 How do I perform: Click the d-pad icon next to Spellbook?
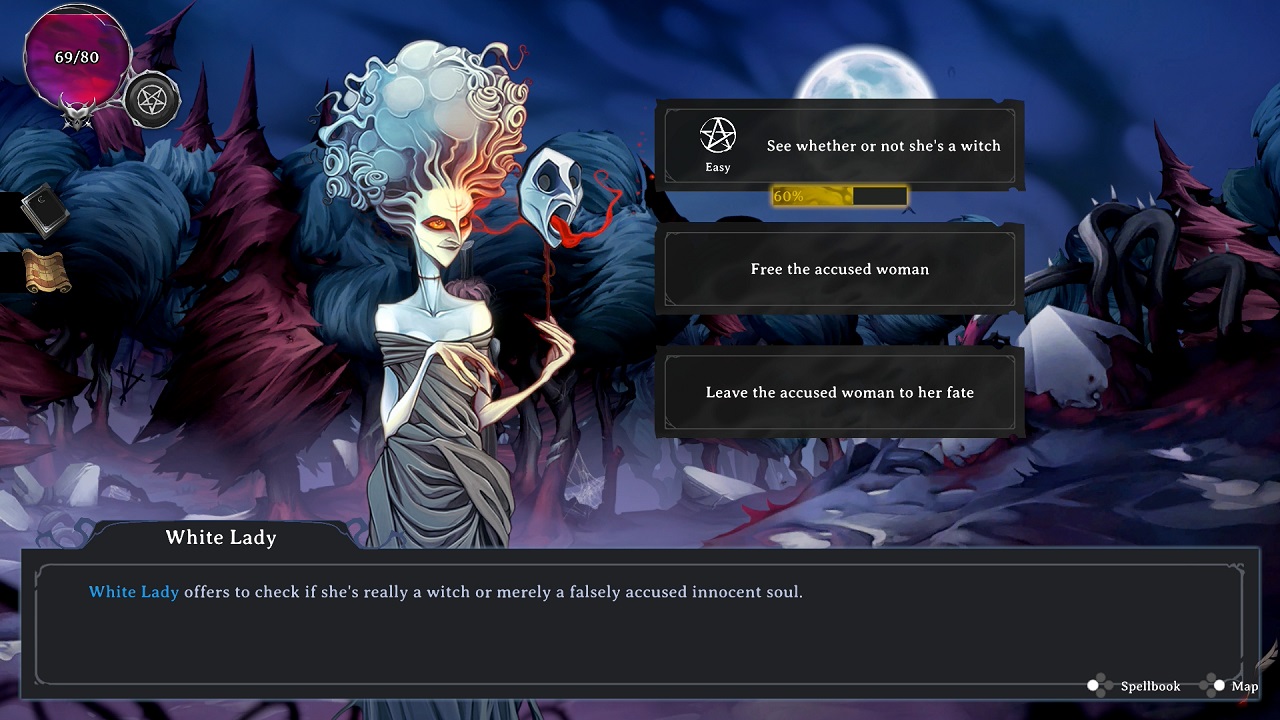point(1093,686)
